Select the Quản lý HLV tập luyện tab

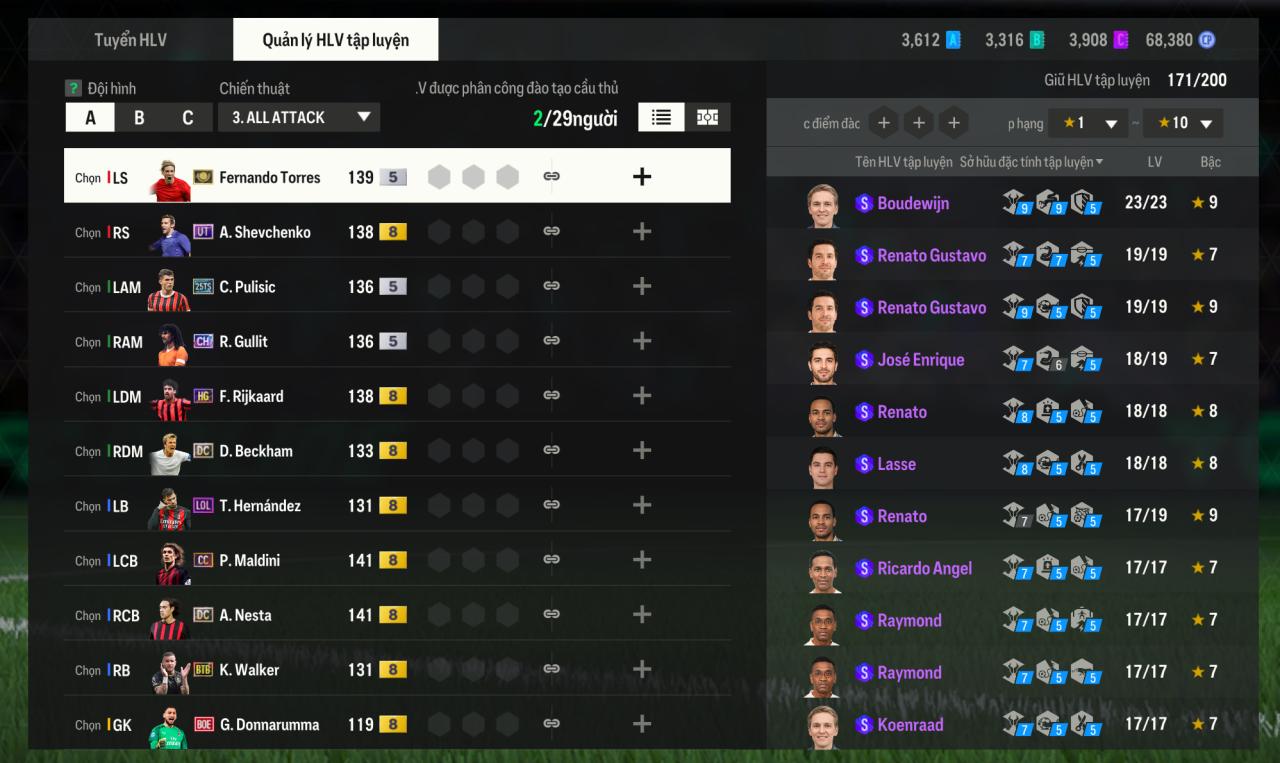[x=335, y=40]
